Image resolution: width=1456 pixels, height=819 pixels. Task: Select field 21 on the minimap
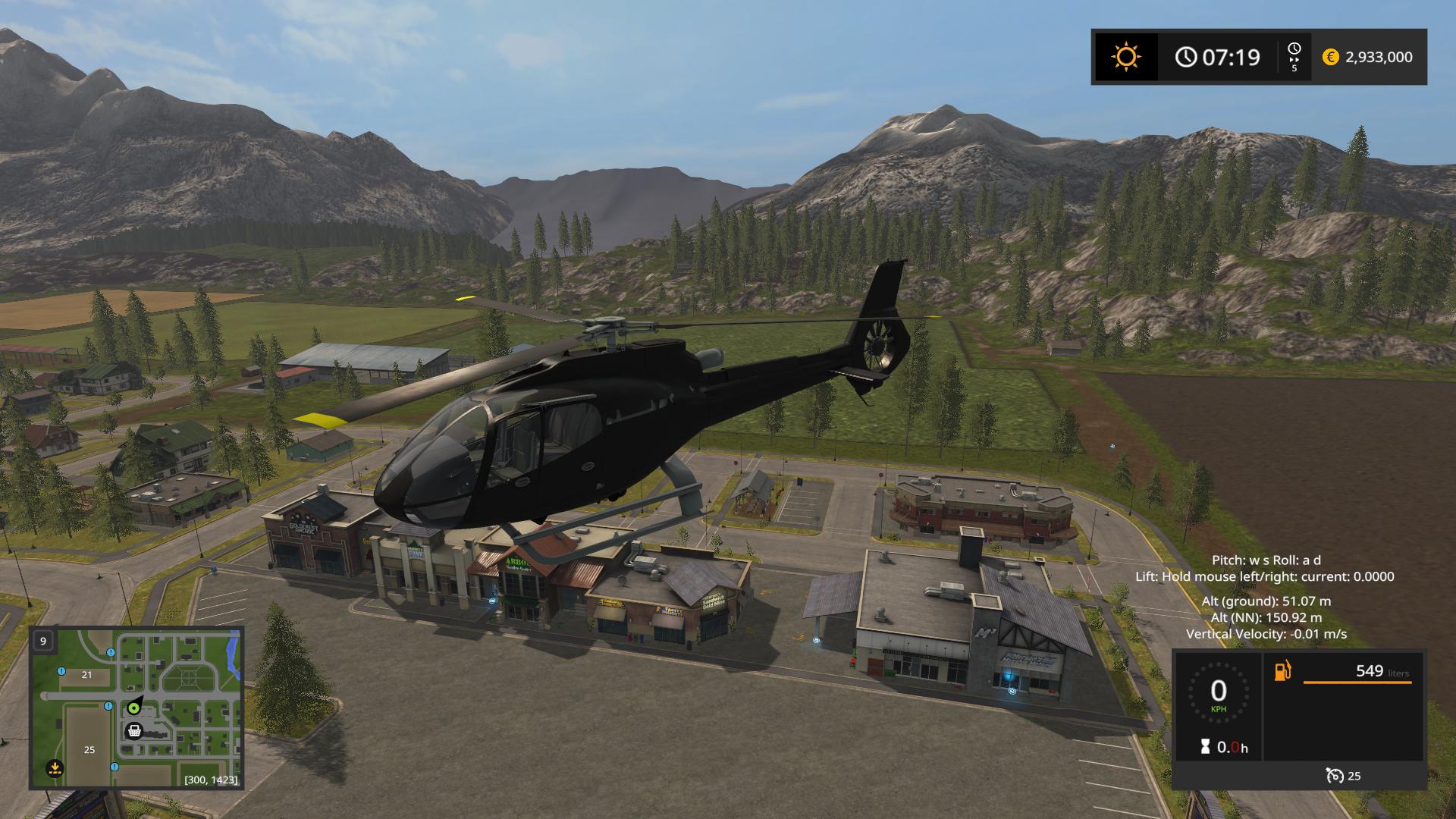coord(86,675)
